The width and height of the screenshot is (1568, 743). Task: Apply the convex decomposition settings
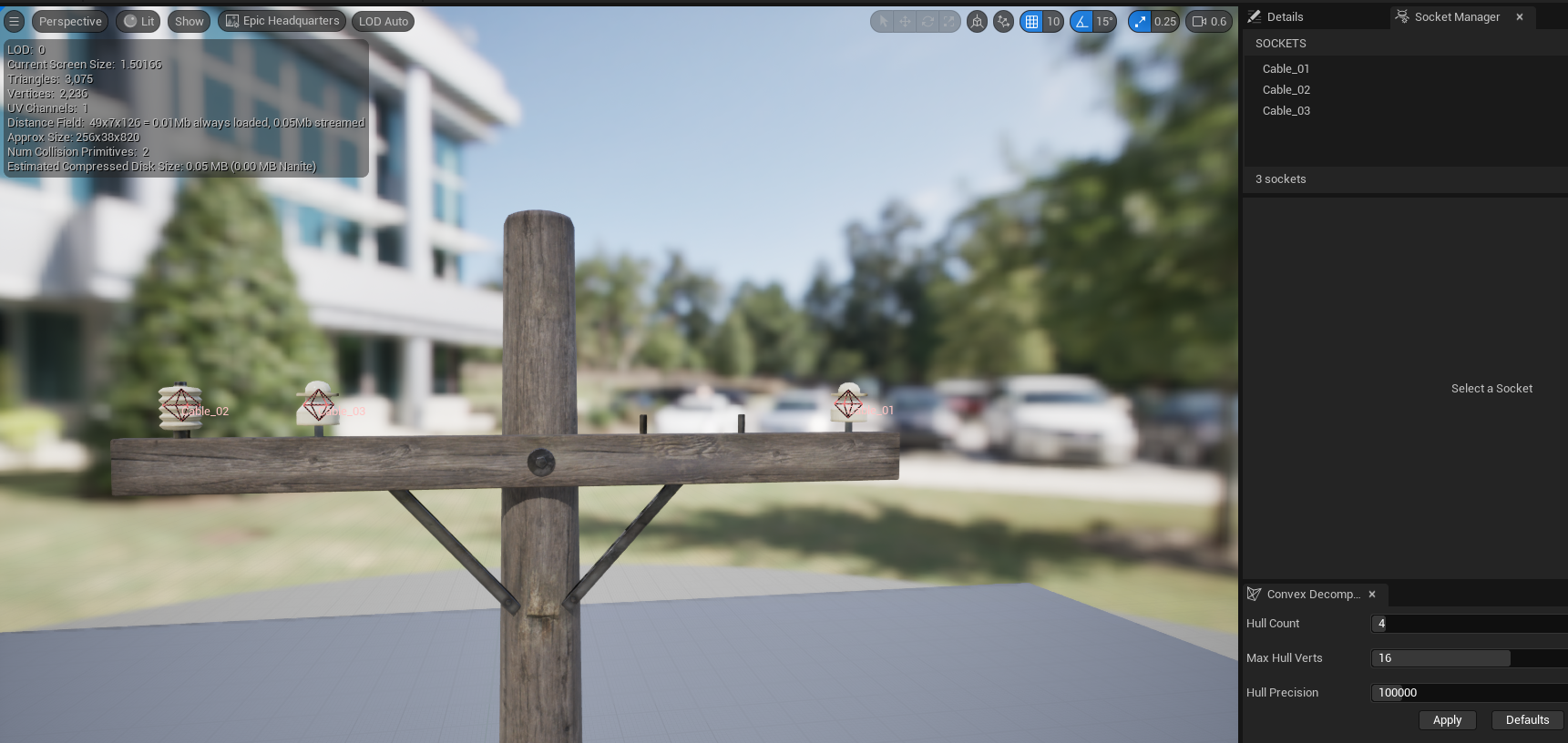tap(1447, 719)
